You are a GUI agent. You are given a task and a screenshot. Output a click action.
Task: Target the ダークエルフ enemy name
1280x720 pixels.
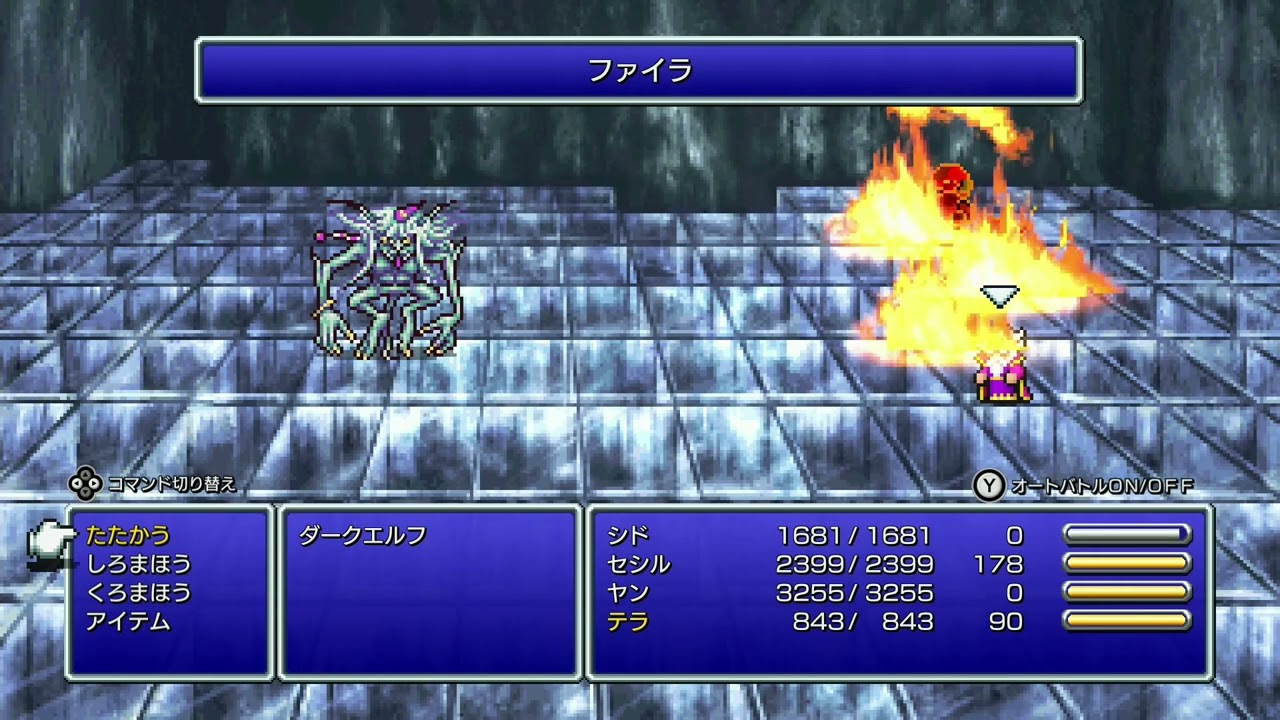pos(363,535)
